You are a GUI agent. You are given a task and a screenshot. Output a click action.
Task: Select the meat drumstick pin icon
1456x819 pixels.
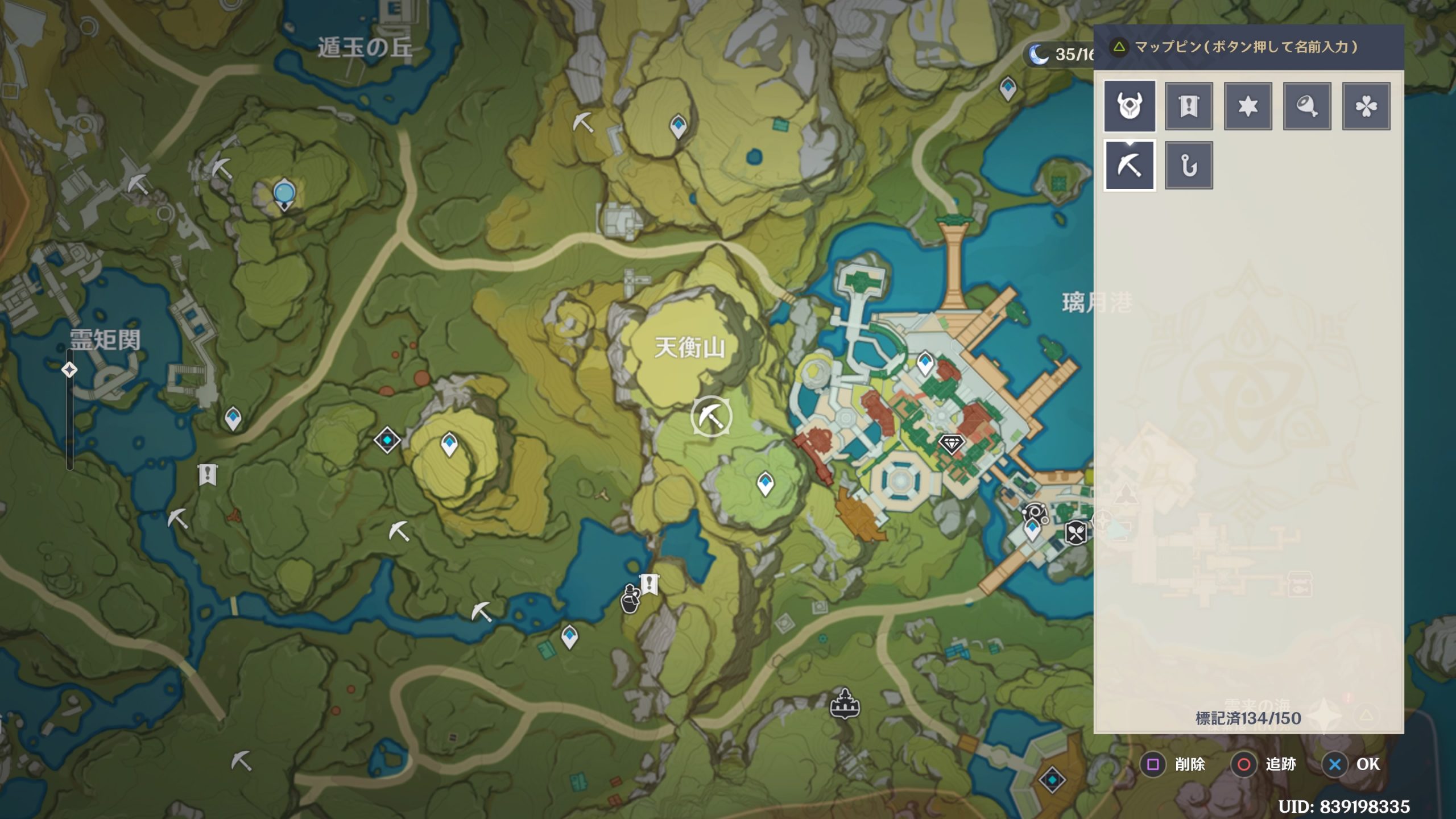[x=1307, y=106]
